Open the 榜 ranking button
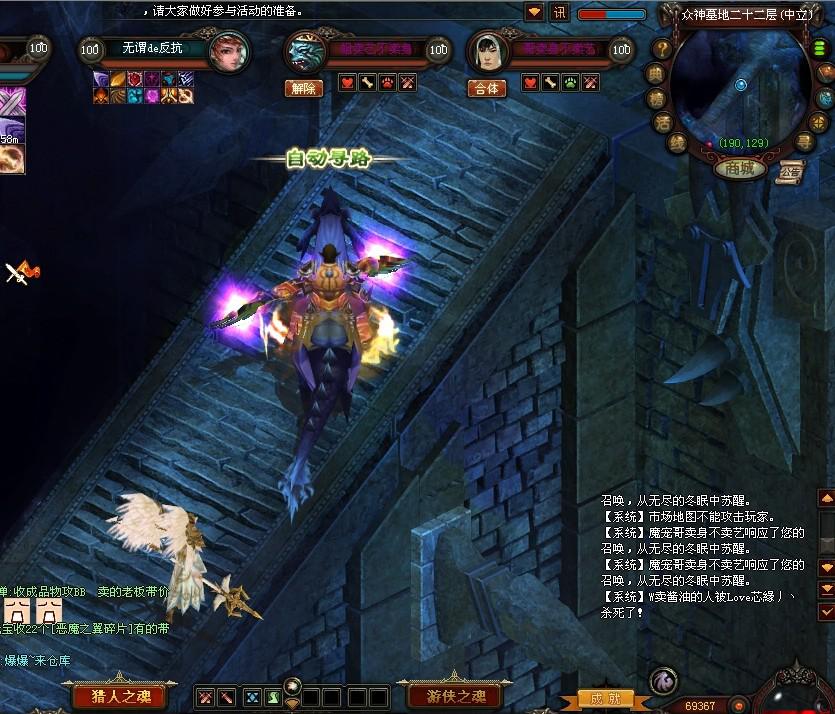 656,98
